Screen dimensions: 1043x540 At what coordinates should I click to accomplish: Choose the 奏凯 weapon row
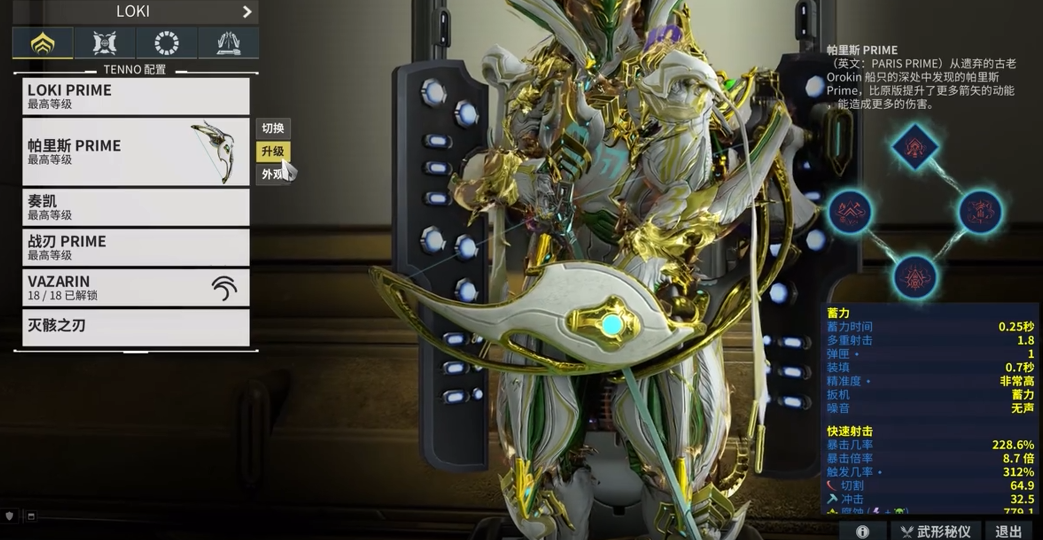coord(136,207)
